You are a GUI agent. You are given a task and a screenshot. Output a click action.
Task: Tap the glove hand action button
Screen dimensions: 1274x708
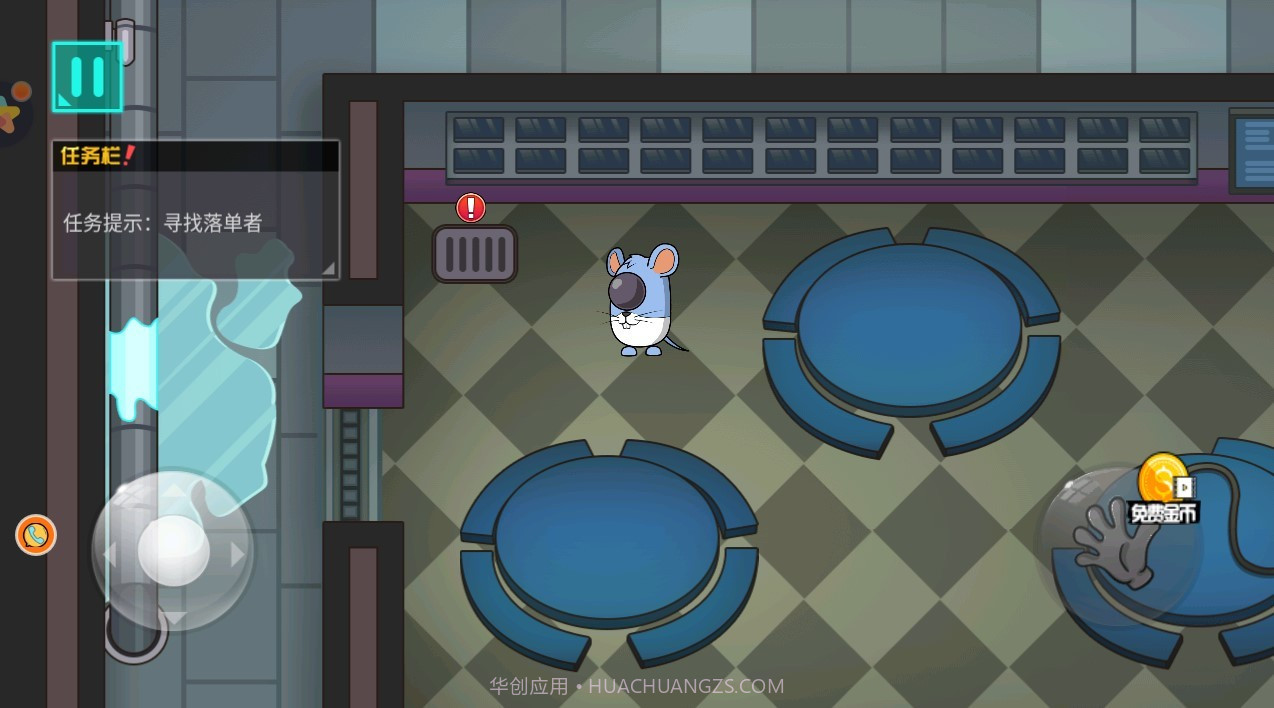coord(1115,544)
